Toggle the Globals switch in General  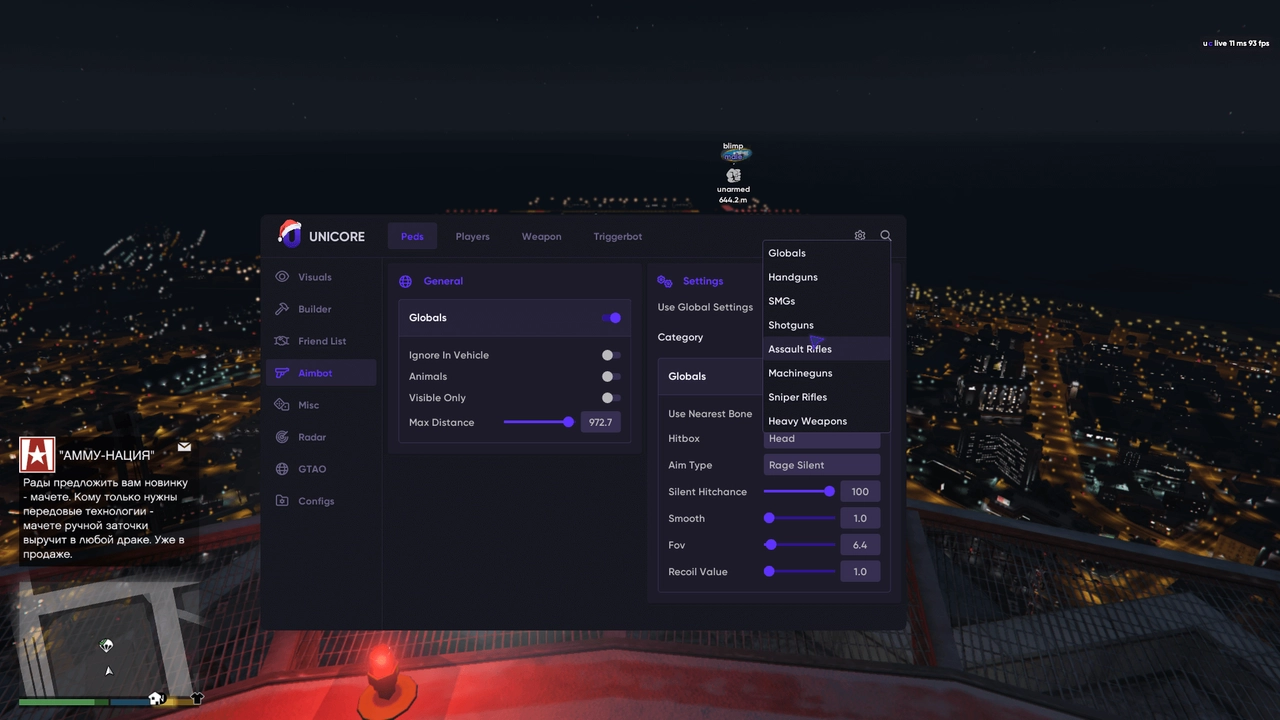point(611,318)
